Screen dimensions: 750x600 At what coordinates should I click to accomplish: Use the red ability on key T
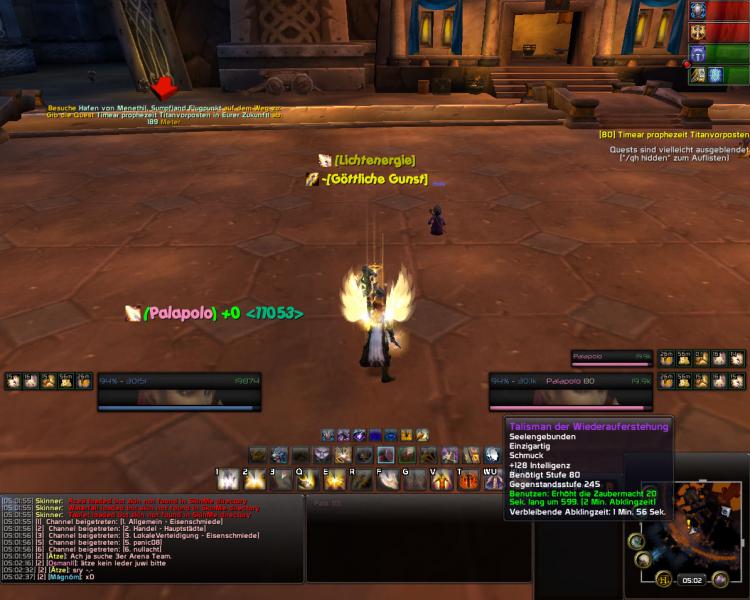(x=468, y=480)
